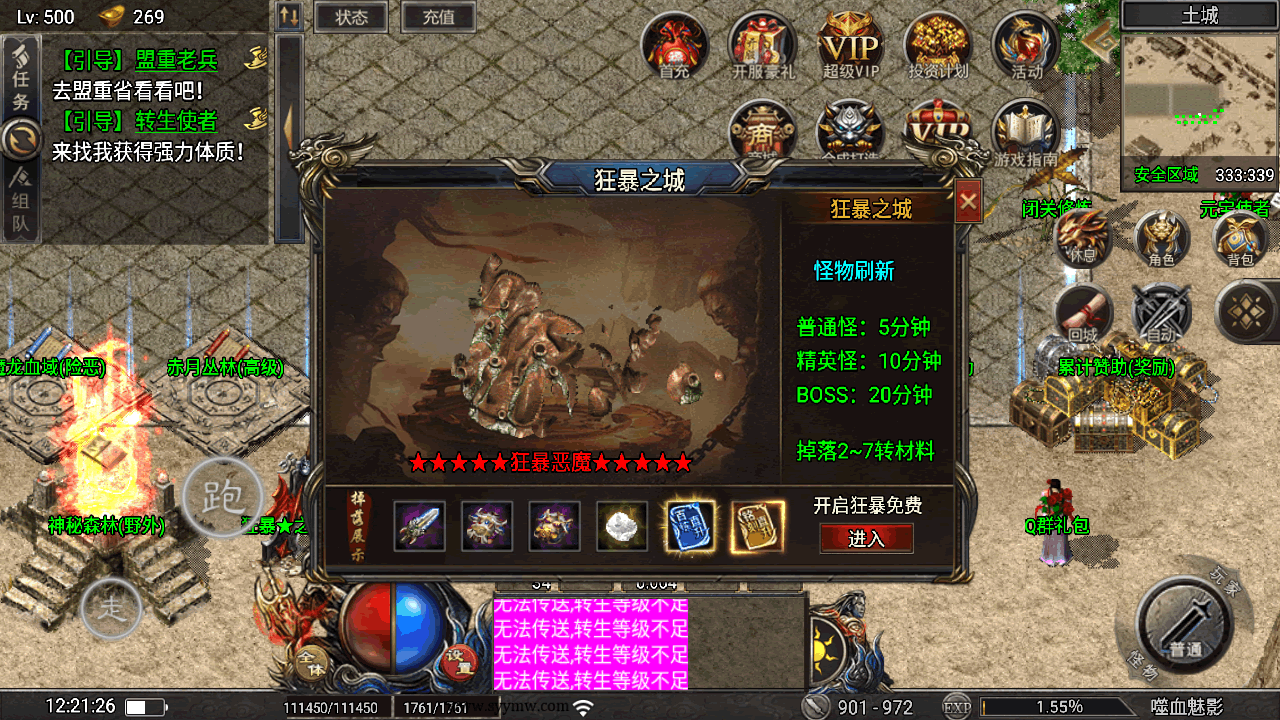Enter the dungeon with the 进入 button
This screenshot has height=720, width=1280.
coord(866,538)
